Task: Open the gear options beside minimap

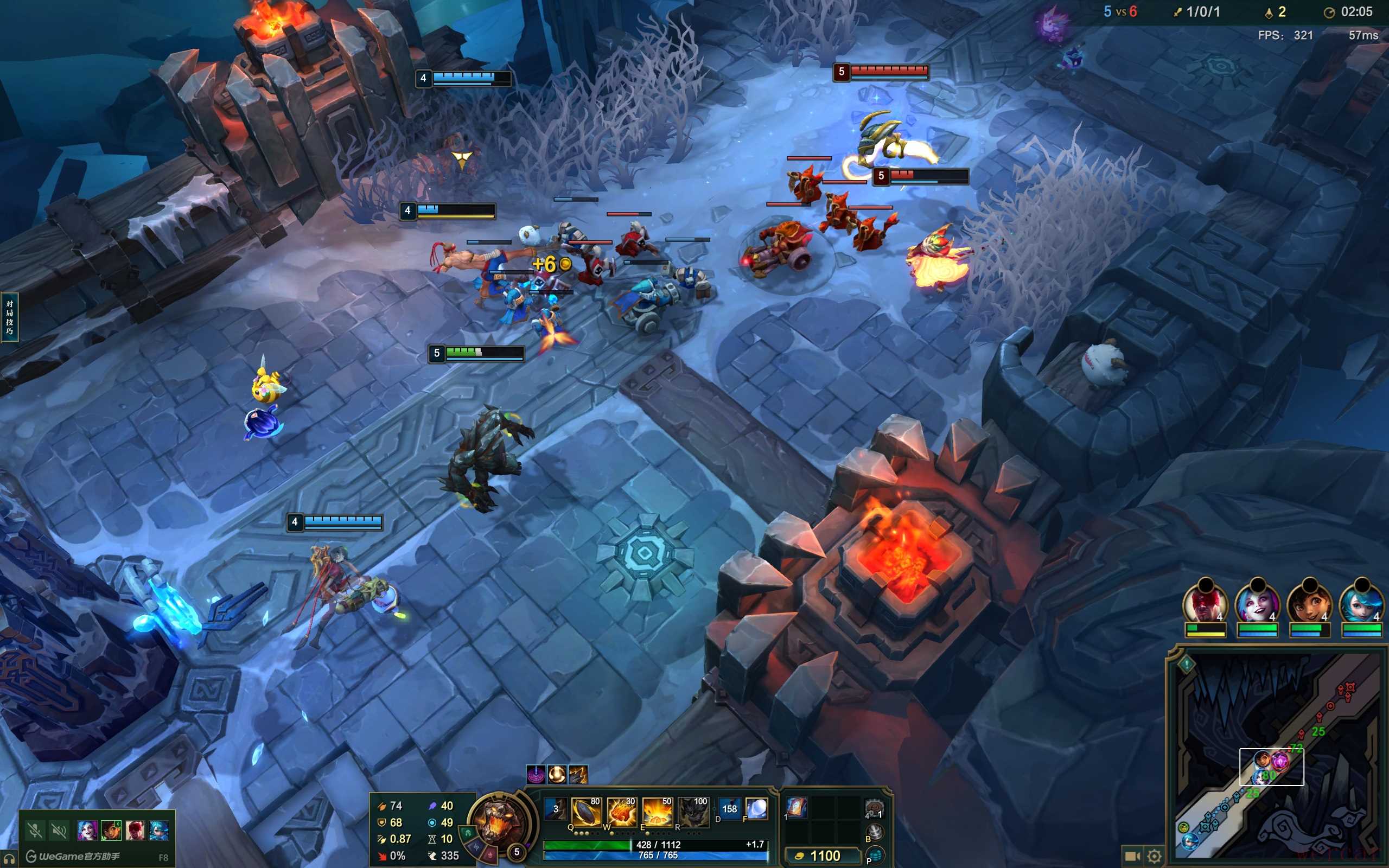Action: tap(1155, 856)
